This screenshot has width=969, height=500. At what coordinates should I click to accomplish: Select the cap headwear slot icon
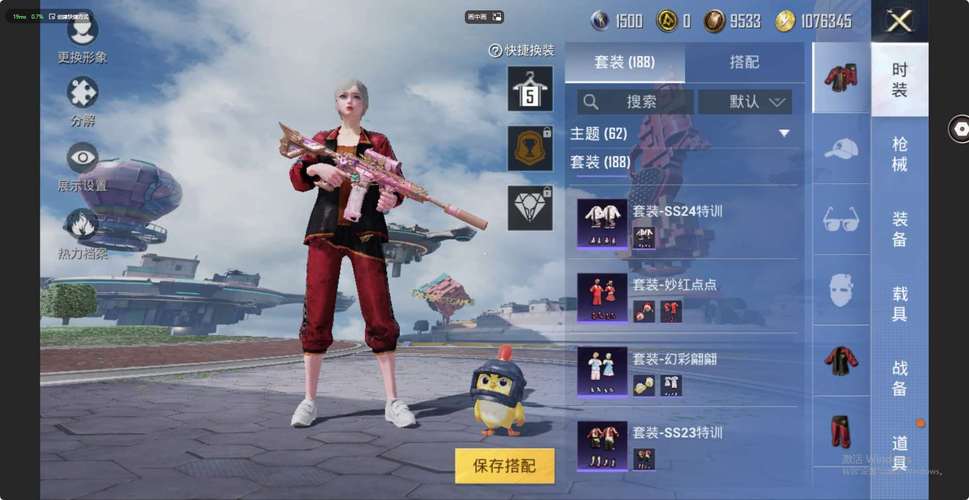[x=841, y=149]
